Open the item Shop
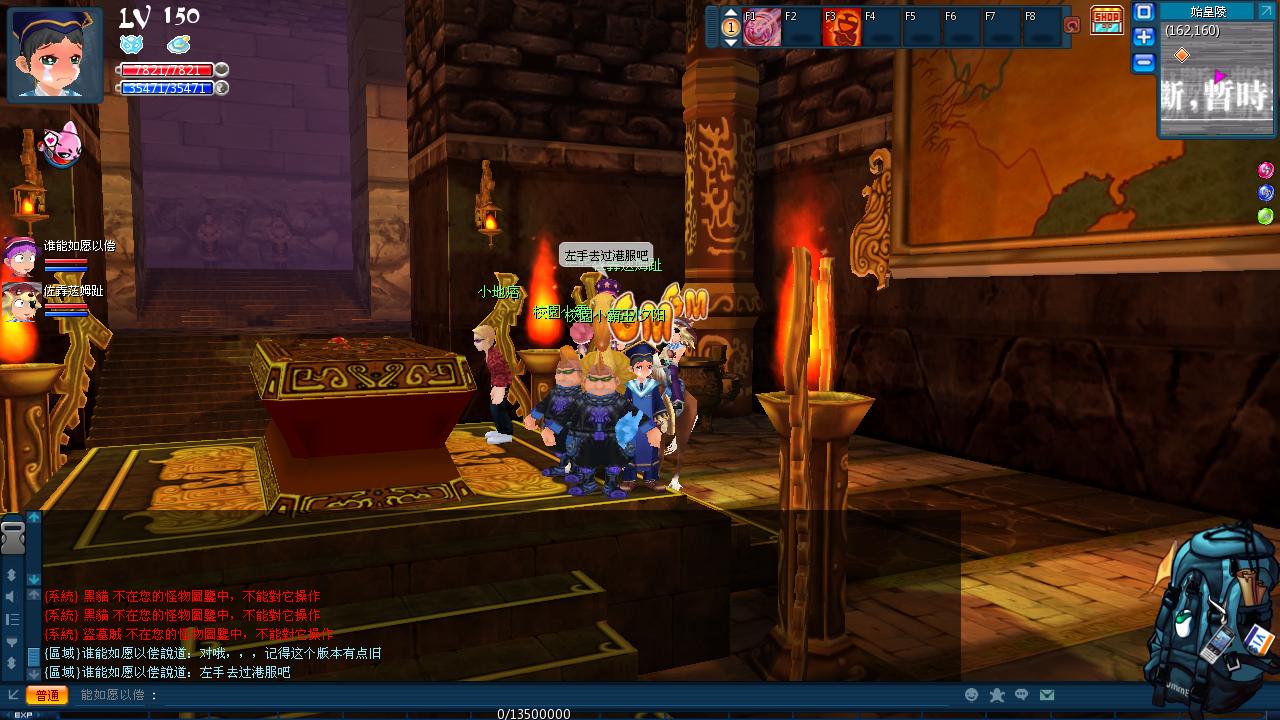Screen dimensions: 1280x720 [x=1106, y=18]
